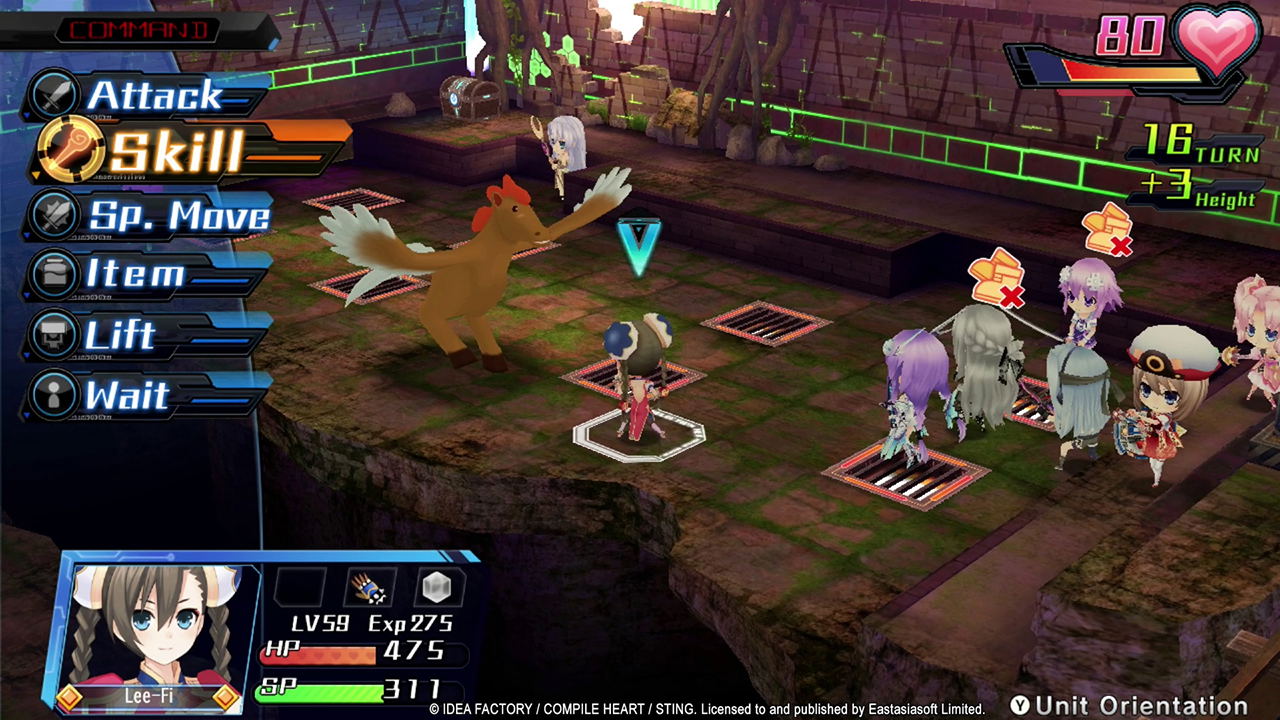The height and width of the screenshot is (720, 1280).
Task: Open the Item pouch icon
Action: tap(53, 271)
